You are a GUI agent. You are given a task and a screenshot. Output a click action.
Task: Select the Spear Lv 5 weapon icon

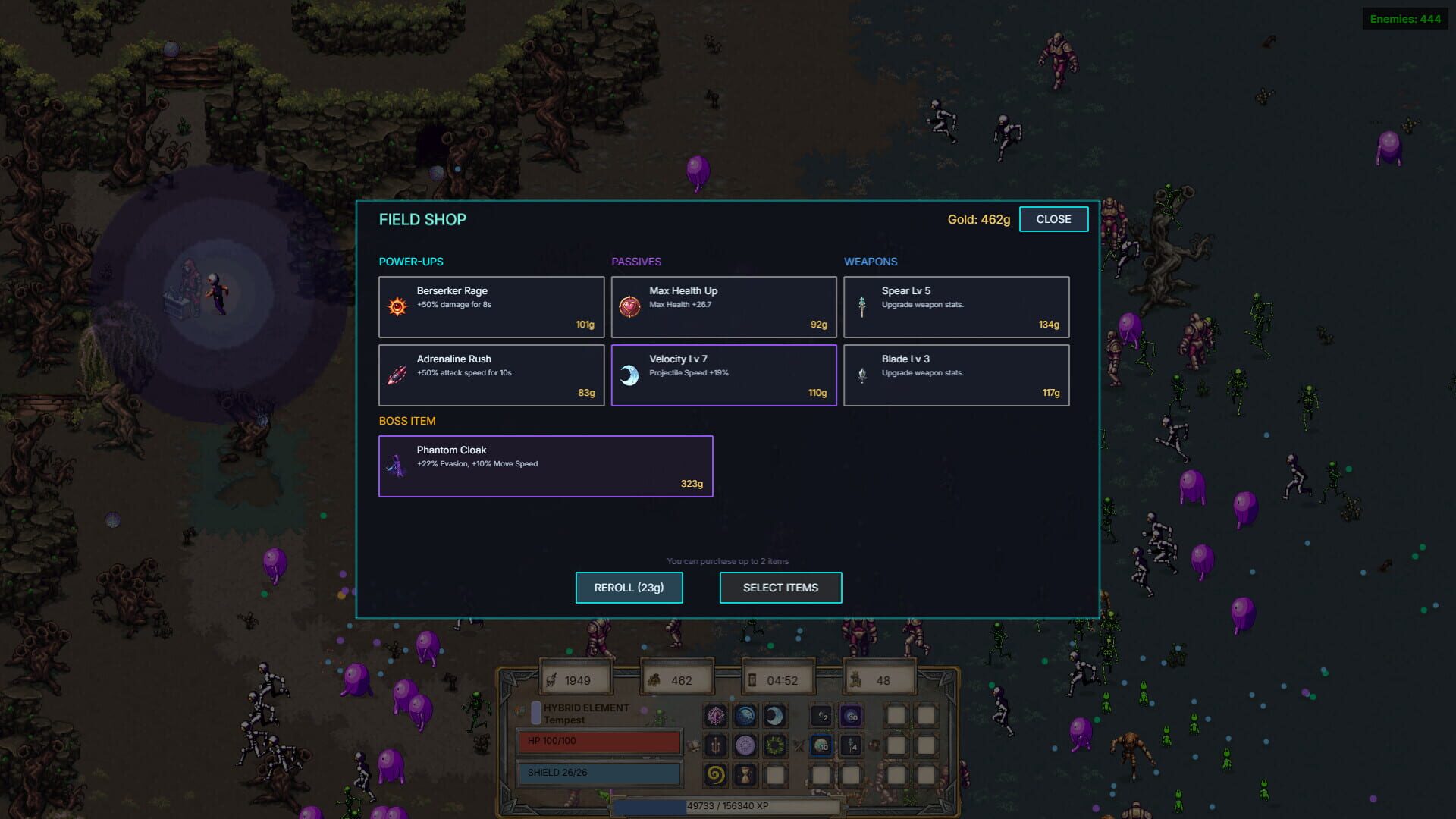[862, 306]
